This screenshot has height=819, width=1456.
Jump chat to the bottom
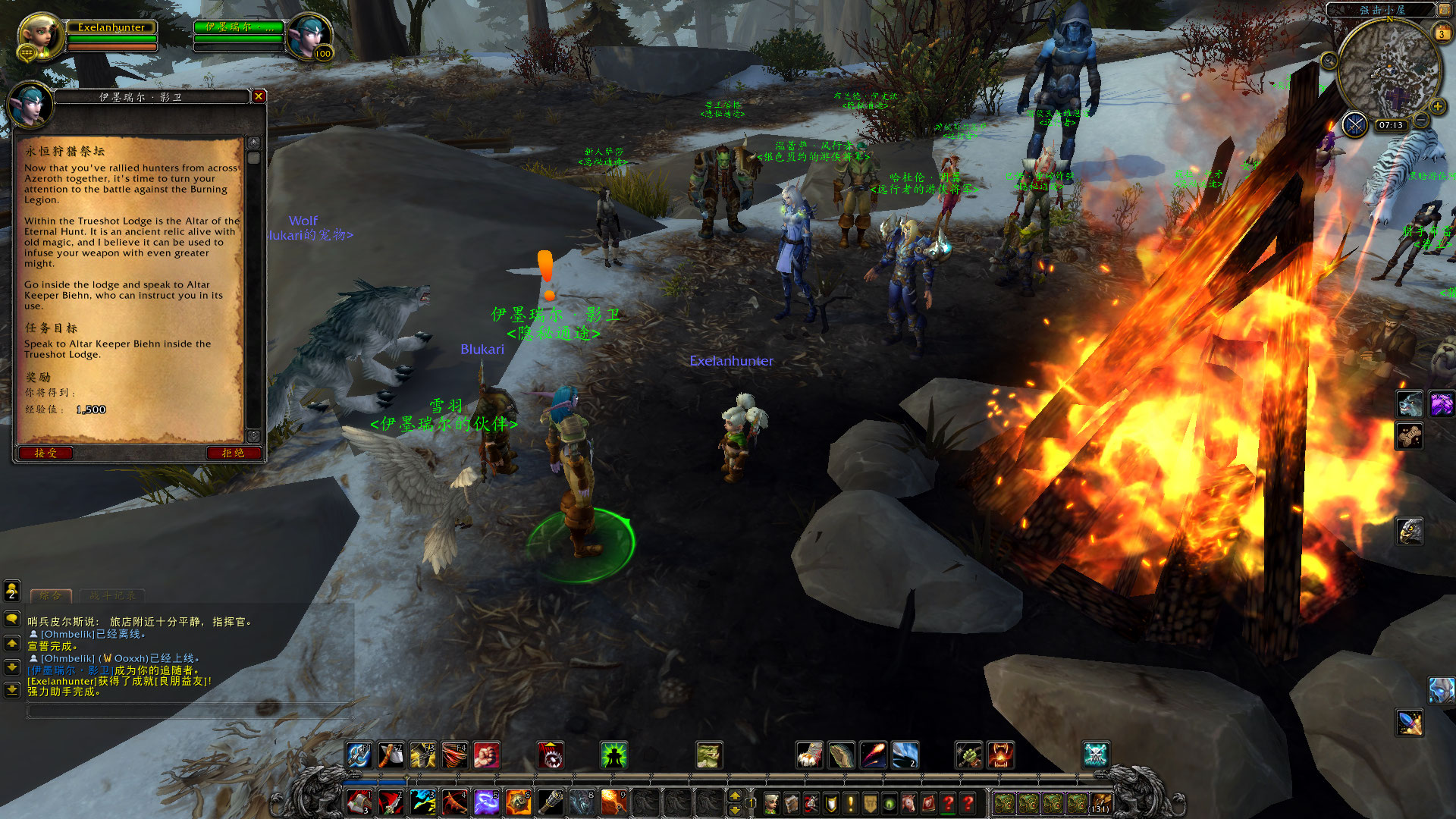[12, 690]
